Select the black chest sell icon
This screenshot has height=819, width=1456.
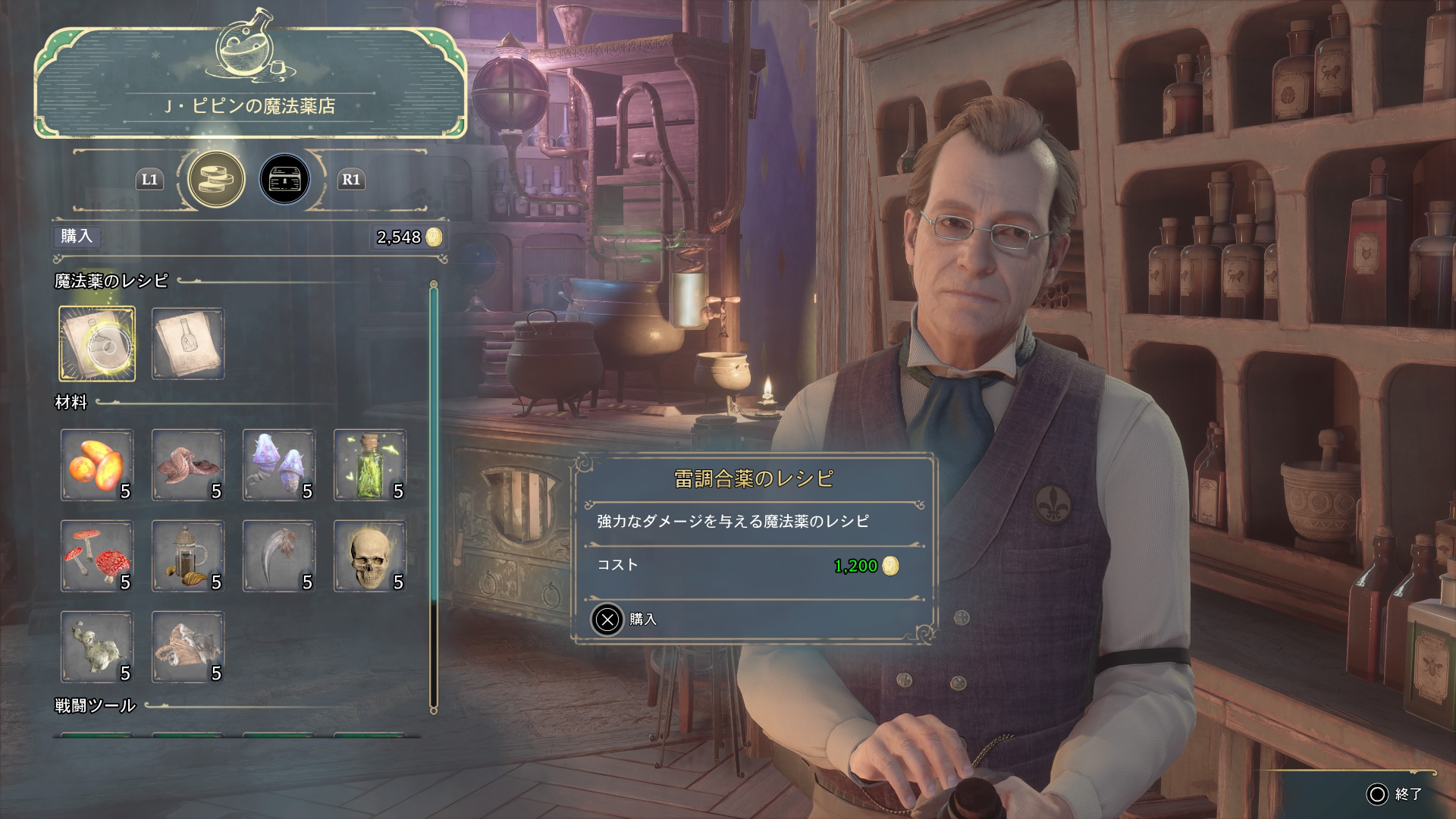pos(285,179)
